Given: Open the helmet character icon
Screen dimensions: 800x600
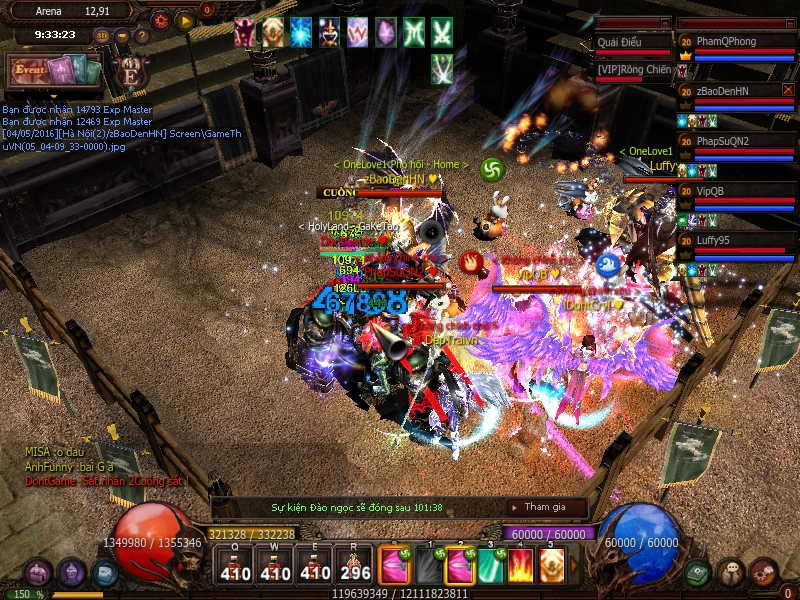Looking at the screenshot, I should [72, 573].
